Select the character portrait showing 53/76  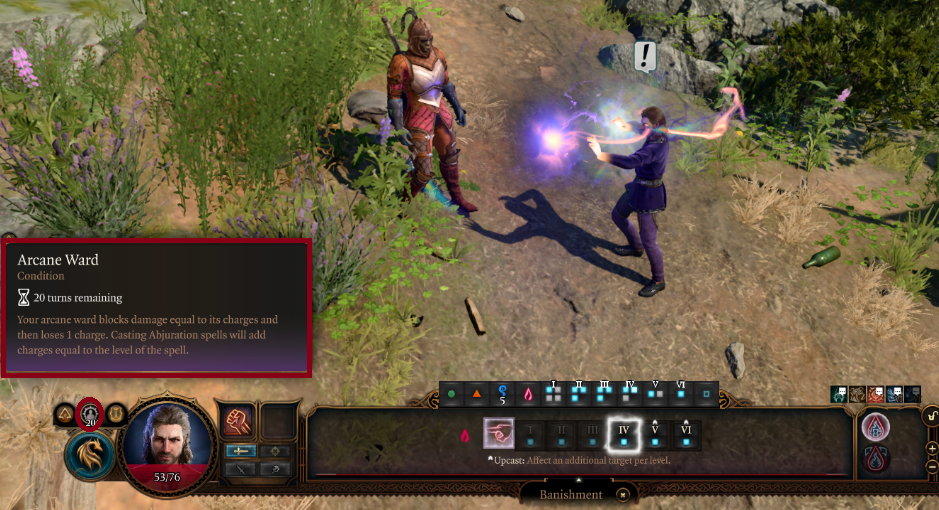pyautogui.click(x=168, y=439)
